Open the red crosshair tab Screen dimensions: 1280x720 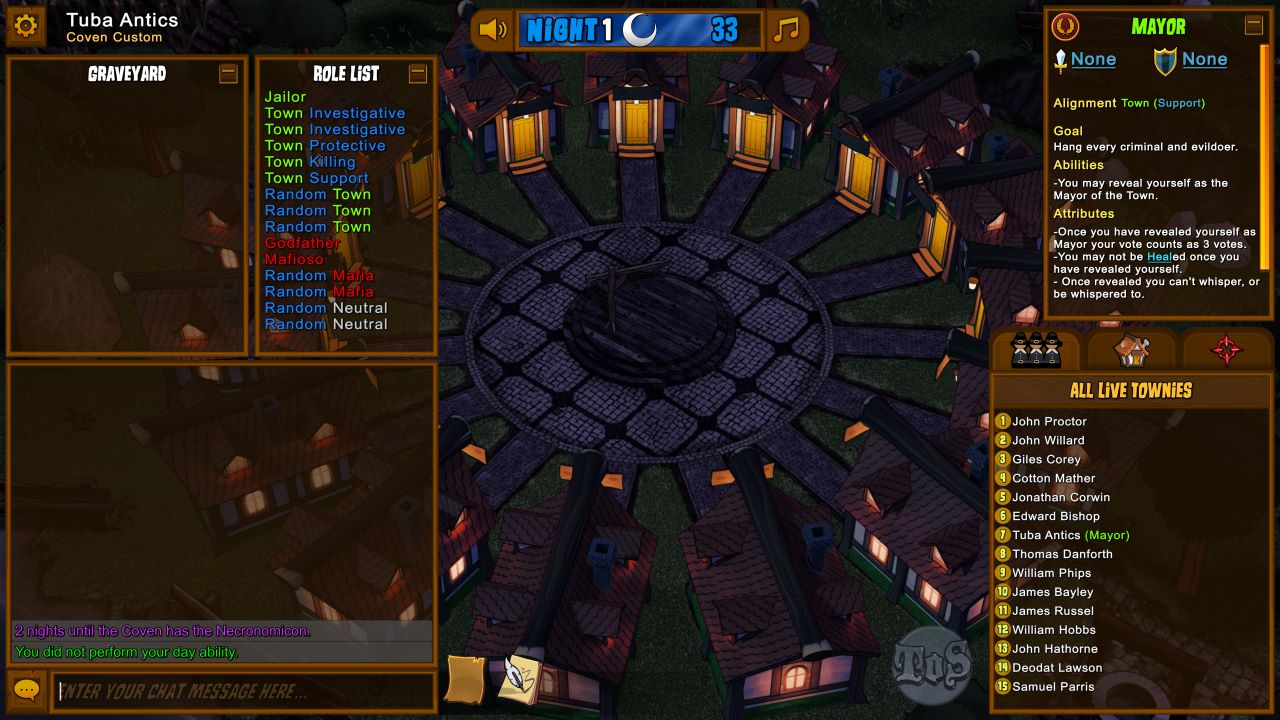(1227, 350)
